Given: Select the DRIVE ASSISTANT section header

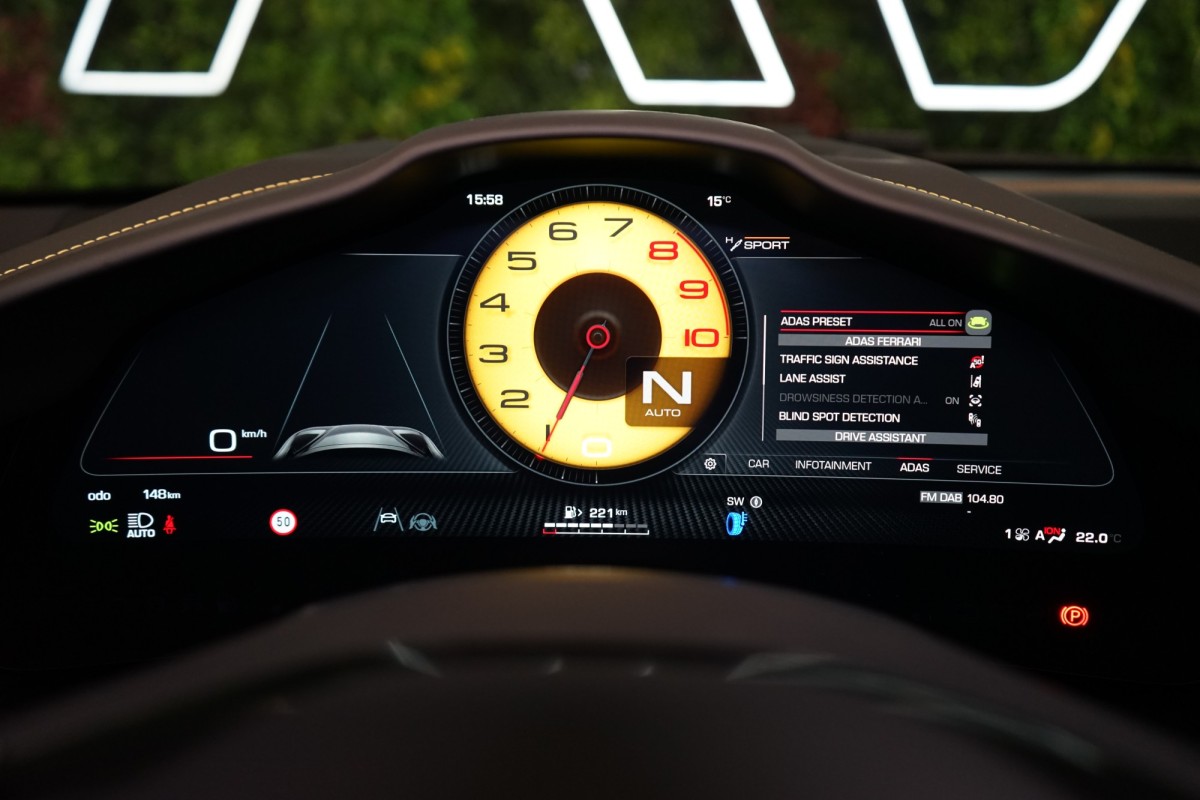Looking at the screenshot, I should click(880, 437).
